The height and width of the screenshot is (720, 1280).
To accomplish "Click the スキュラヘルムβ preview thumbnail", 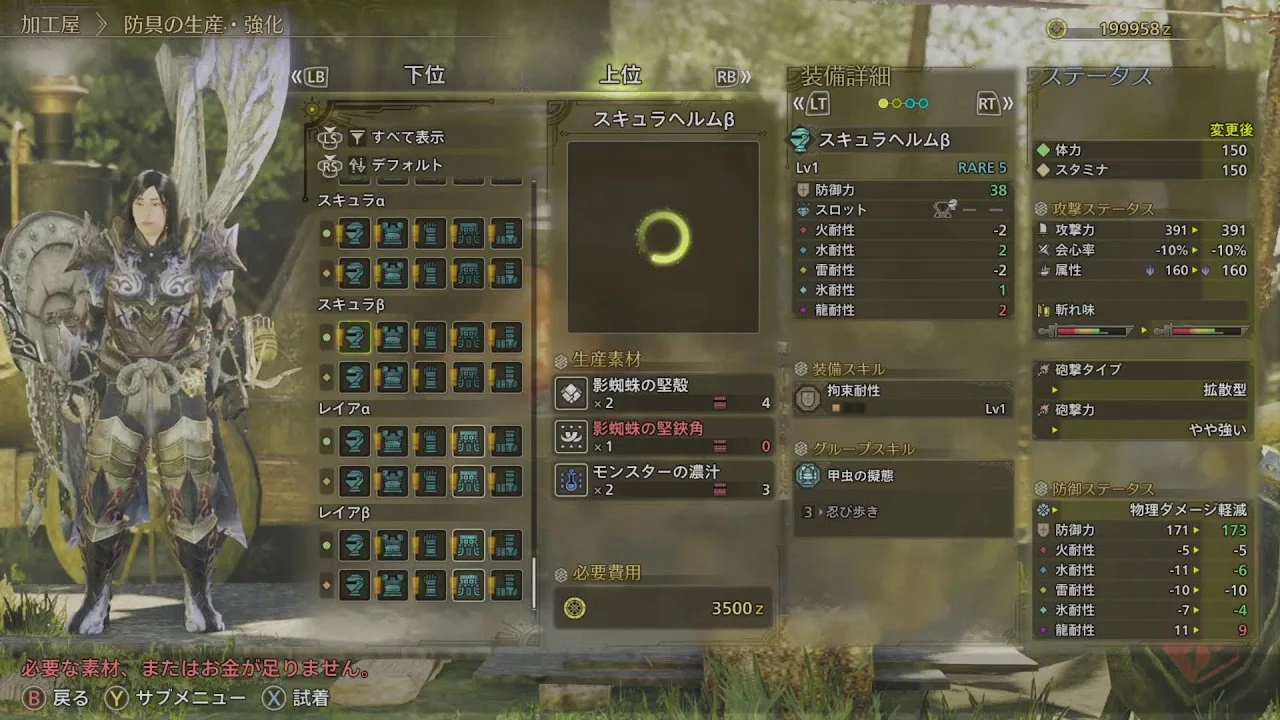I will pyautogui.click(x=663, y=237).
